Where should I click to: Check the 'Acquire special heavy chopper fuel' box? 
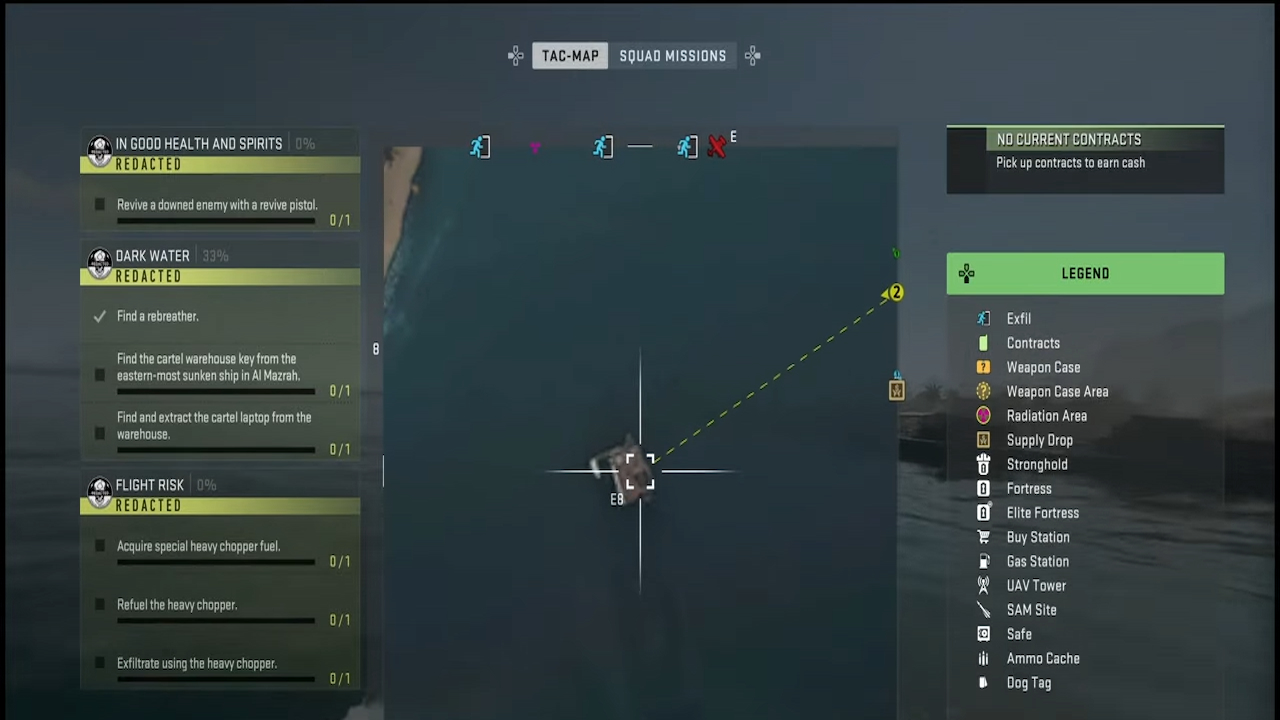[x=99, y=546]
